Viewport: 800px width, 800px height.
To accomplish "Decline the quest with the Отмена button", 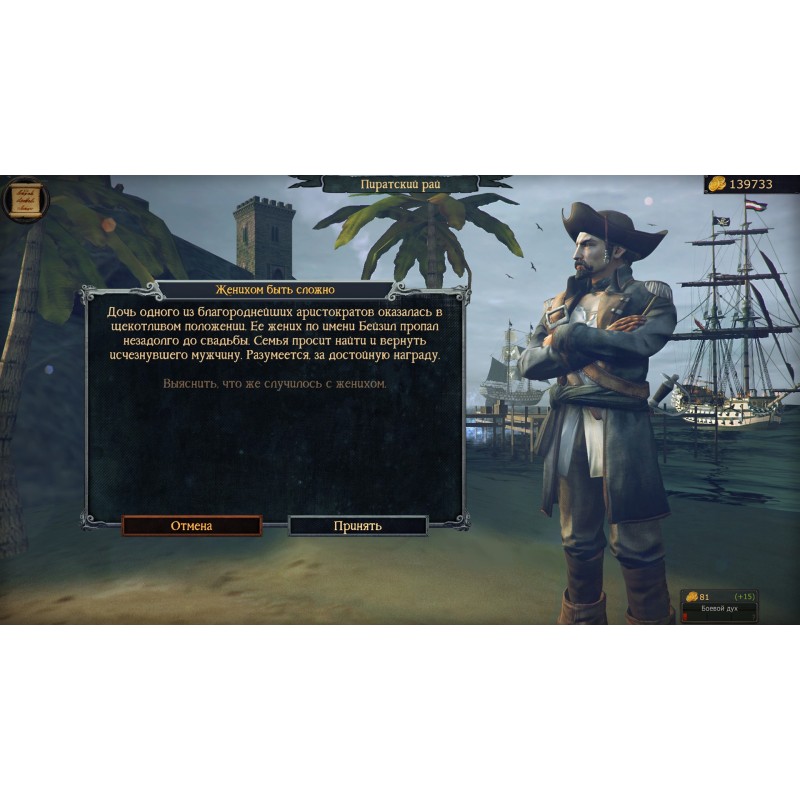I will 191,525.
